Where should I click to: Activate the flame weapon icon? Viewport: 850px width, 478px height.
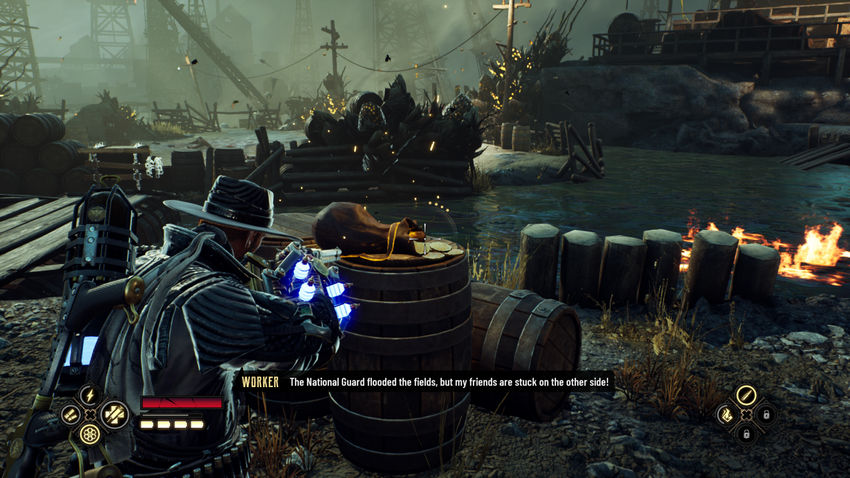click(x=726, y=414)
